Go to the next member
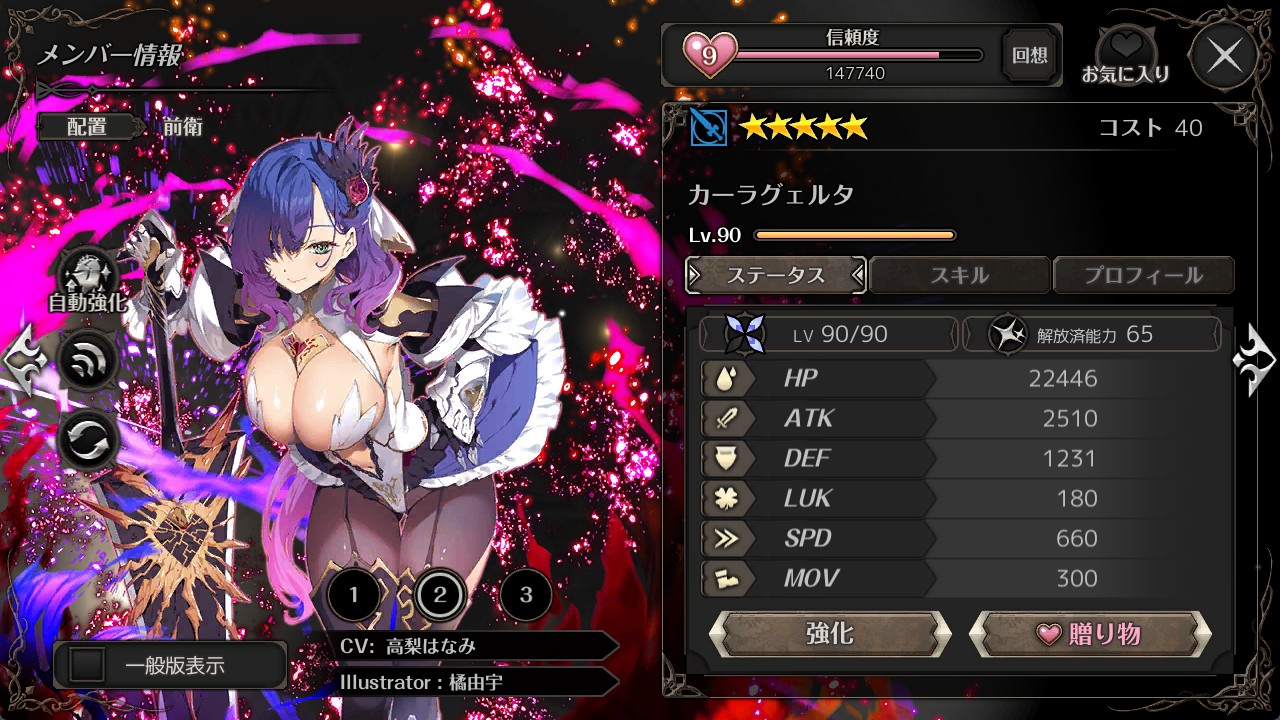 click(1254, 360)
